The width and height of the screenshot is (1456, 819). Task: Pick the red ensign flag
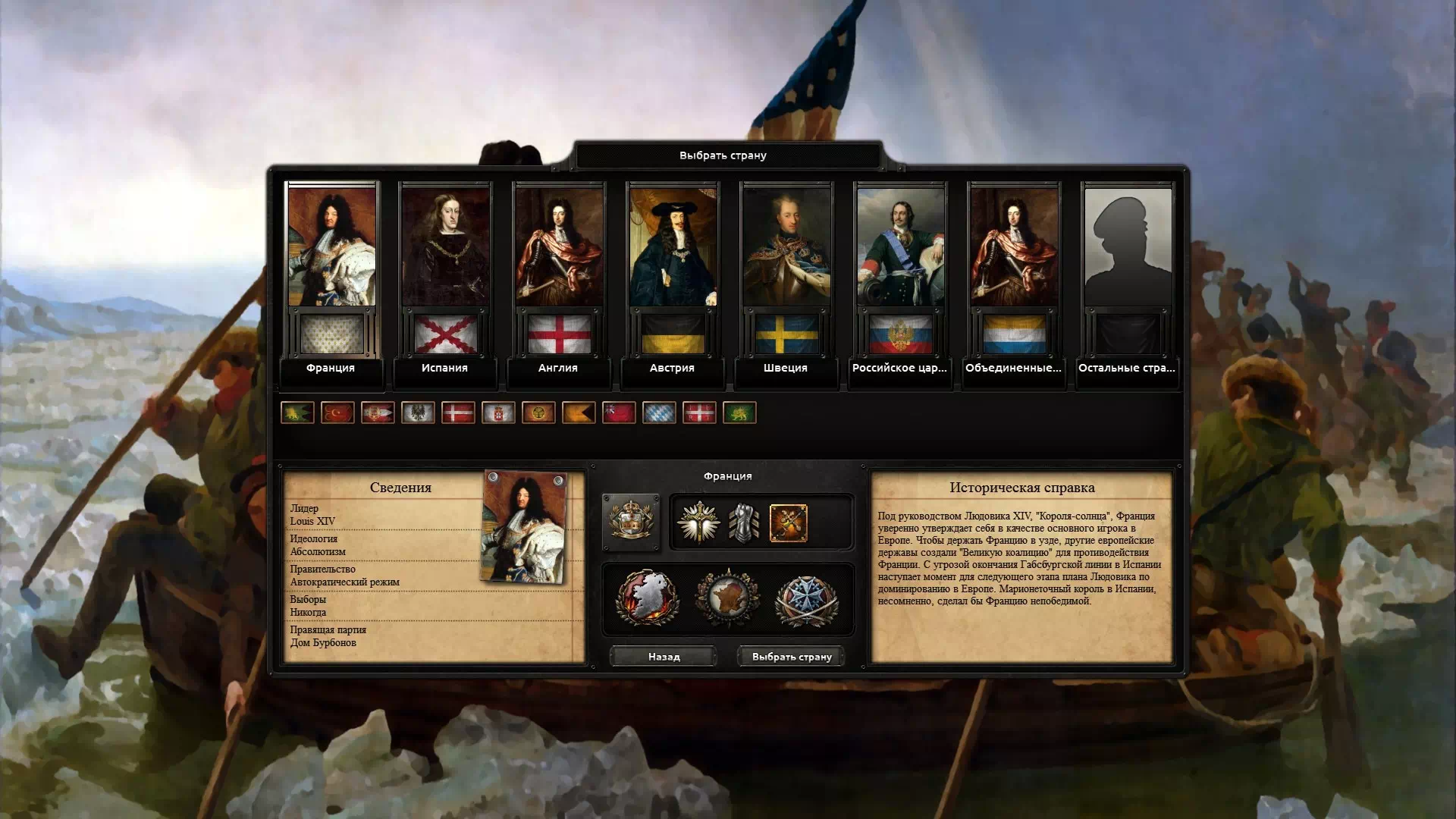point(619,413)
